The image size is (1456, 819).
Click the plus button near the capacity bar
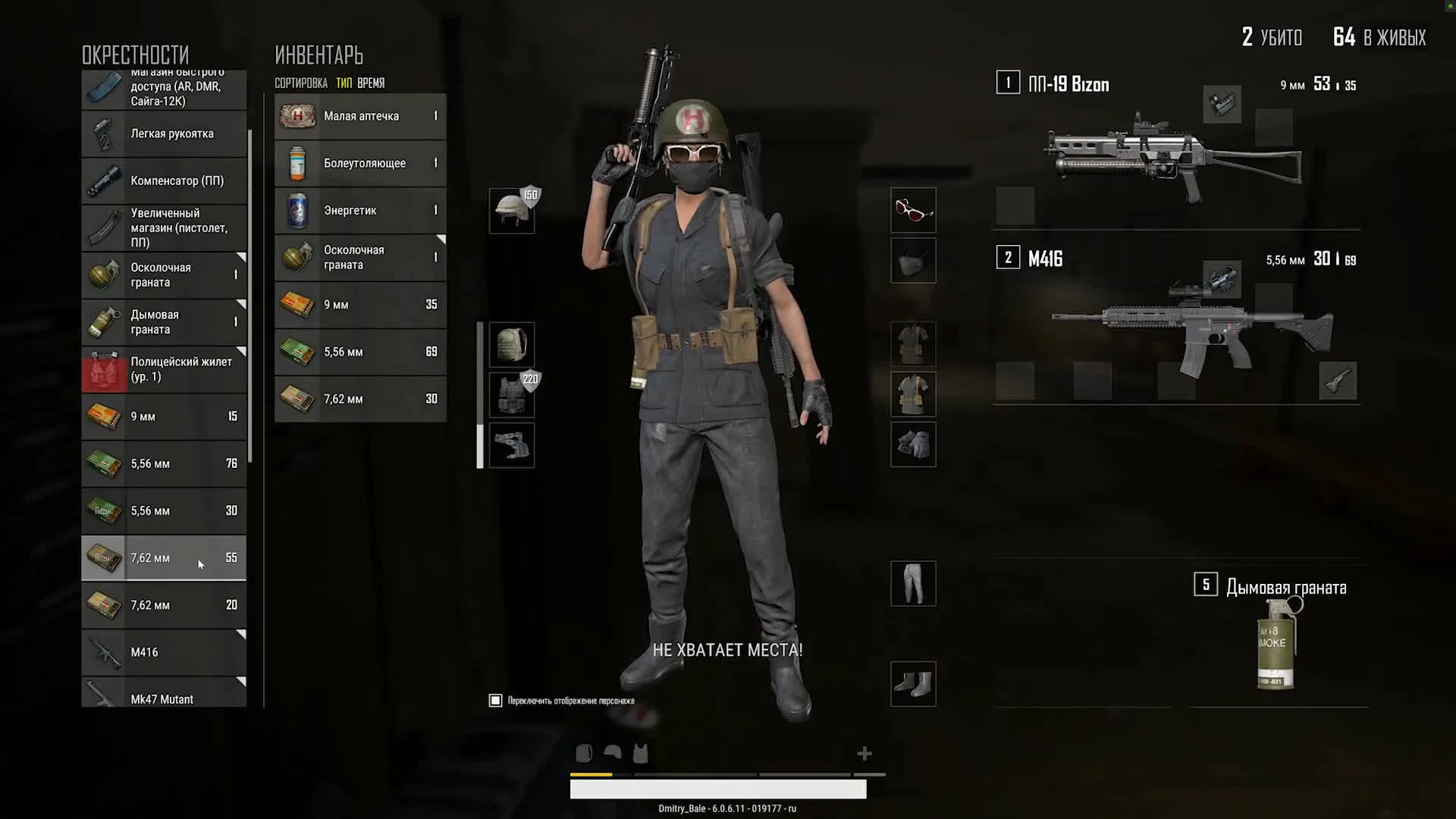tap(864, 753)
